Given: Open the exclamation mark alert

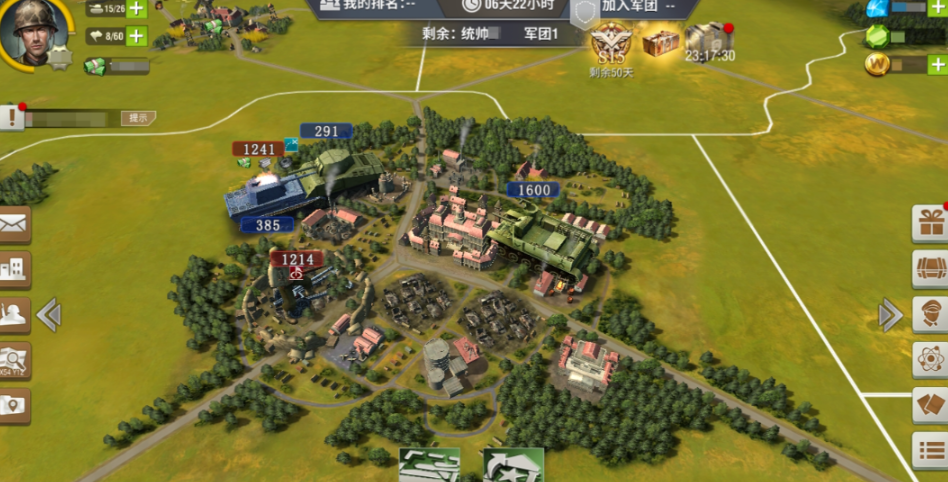Looking at the screenshot, I should point(12,118).
